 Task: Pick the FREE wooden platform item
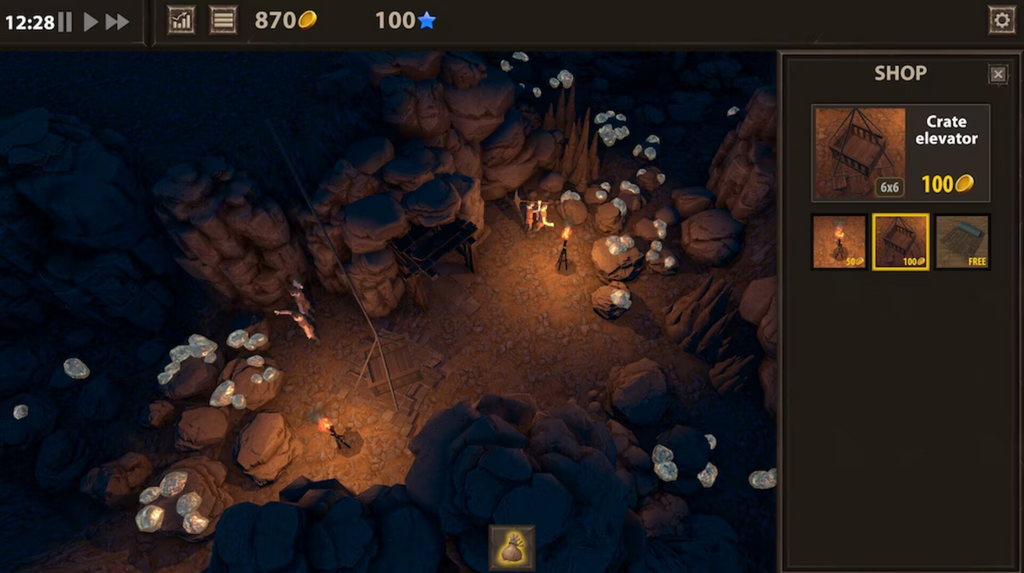pos(962,241)
